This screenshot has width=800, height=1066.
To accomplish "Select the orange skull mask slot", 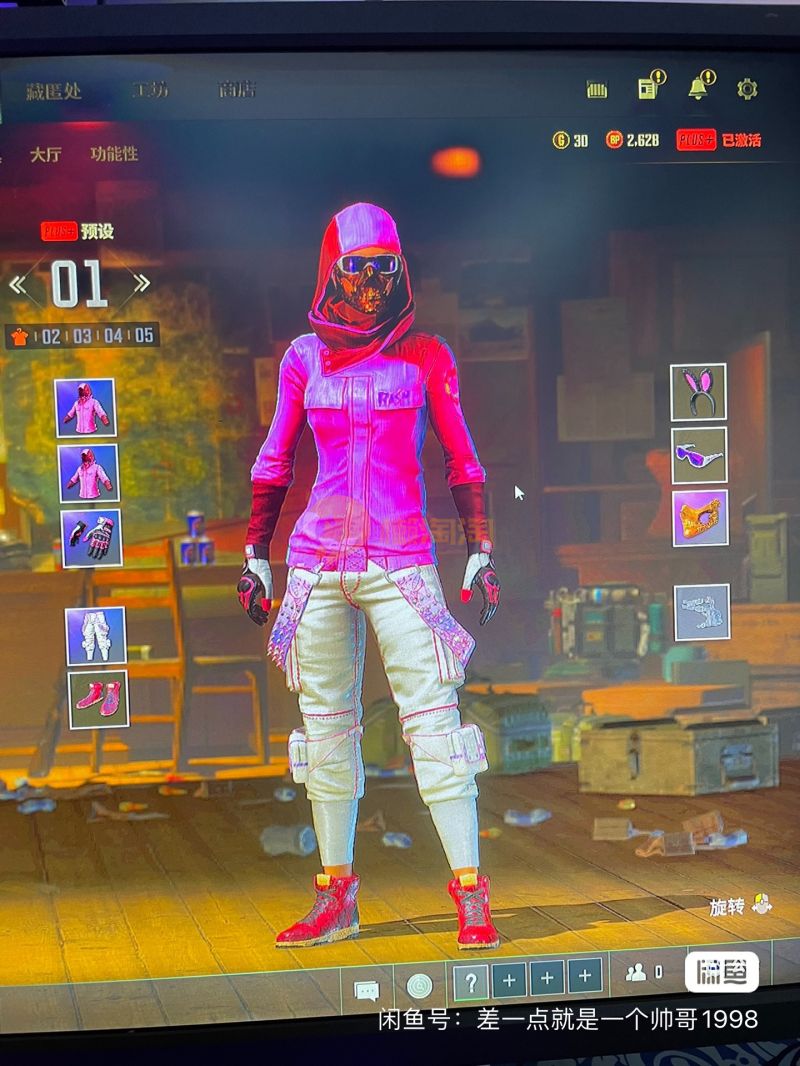I will [x=700, y=517].
